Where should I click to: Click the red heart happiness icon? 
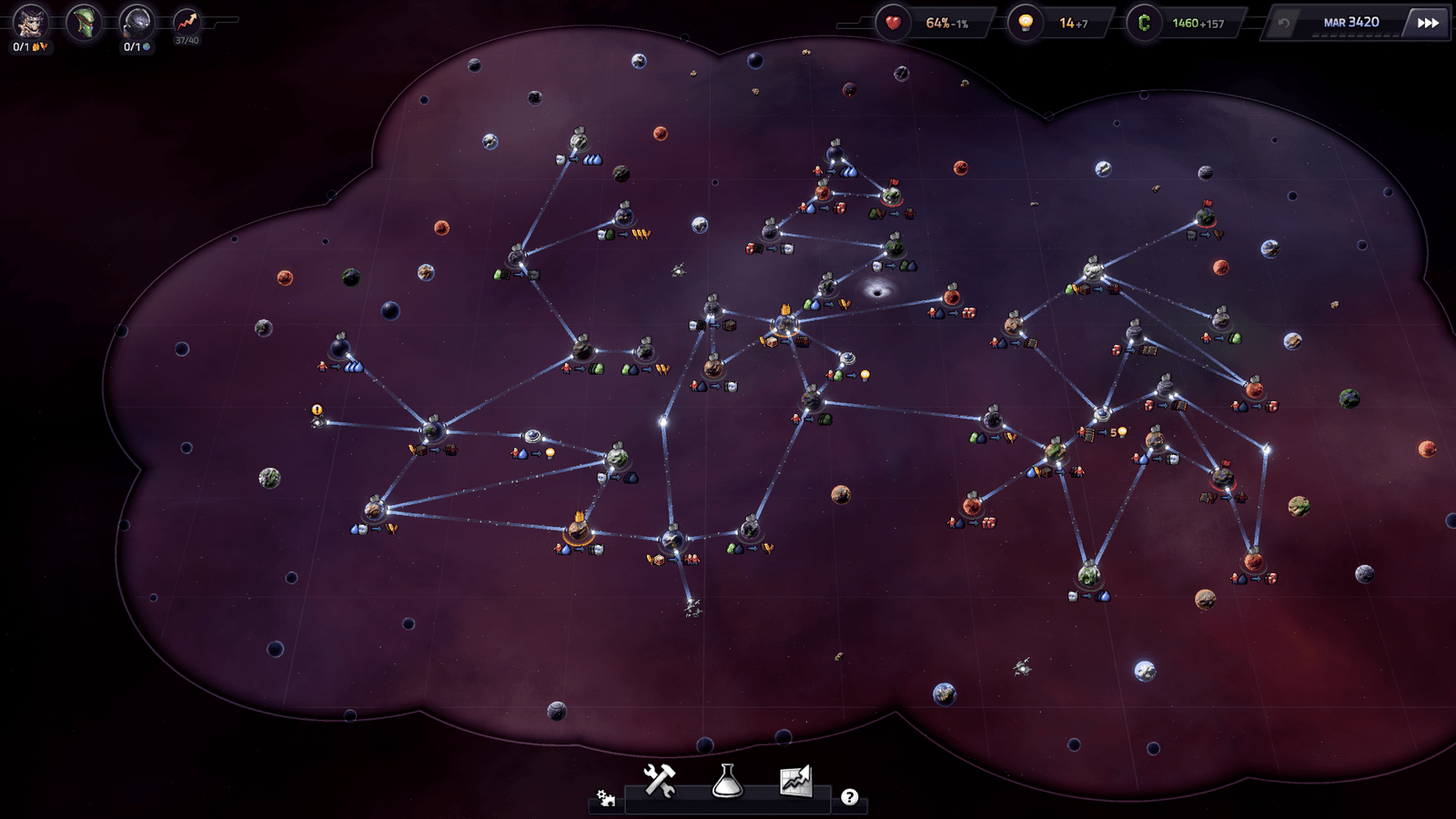pyautogui.click(x=893, y=23)
